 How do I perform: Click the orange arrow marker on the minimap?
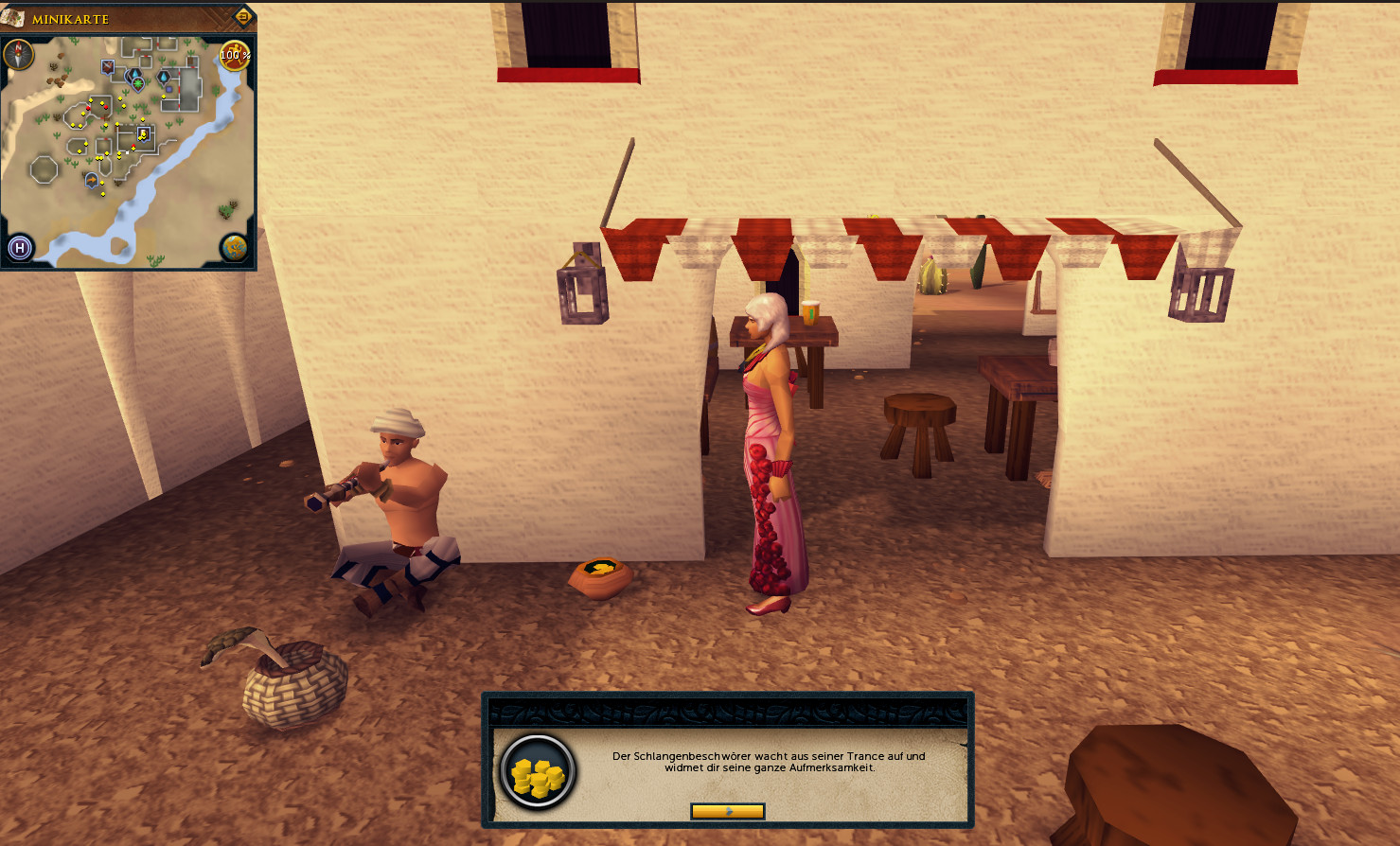pos(92,179)
